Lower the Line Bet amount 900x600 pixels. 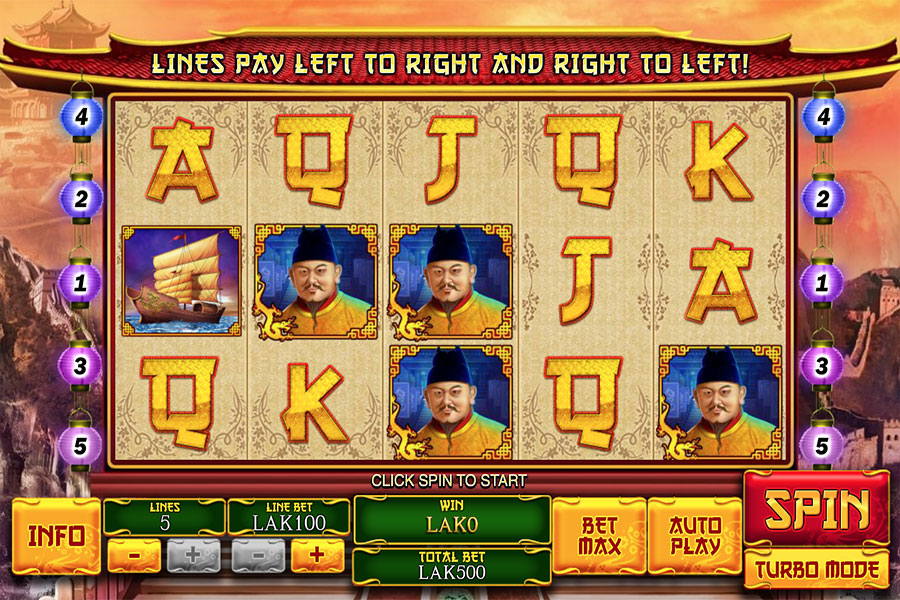[258, 555]
